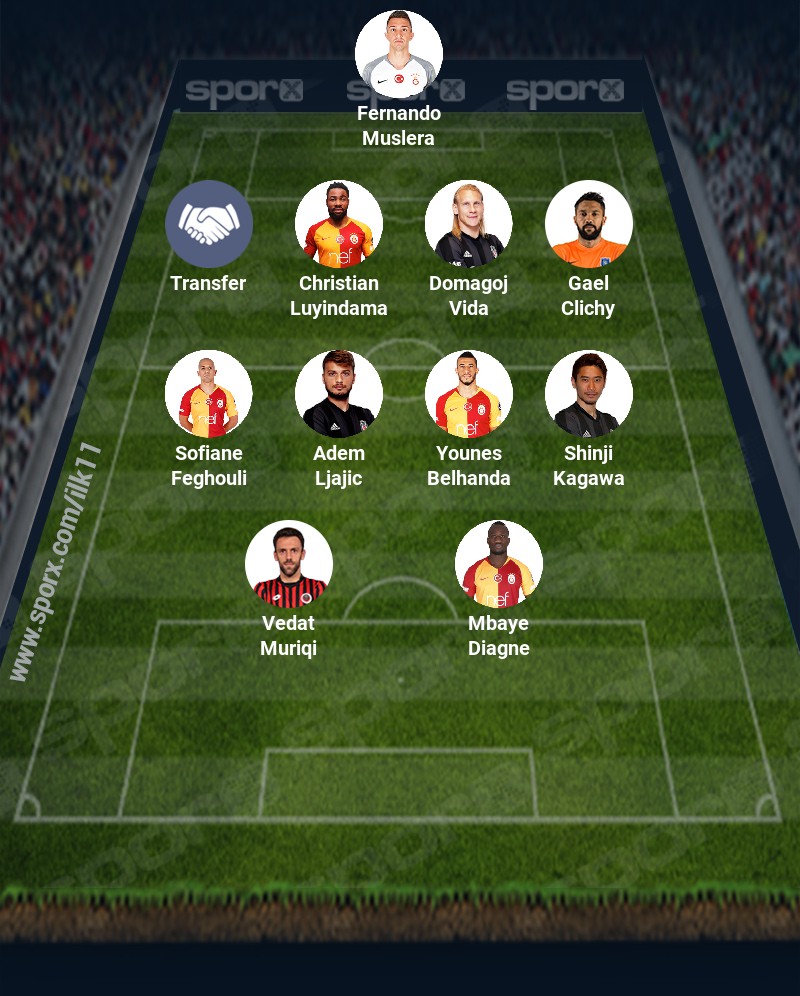Choose Christian Luyindama's player portrait
The width and height of the screenshot is (800, 996).
click(339, 224)
